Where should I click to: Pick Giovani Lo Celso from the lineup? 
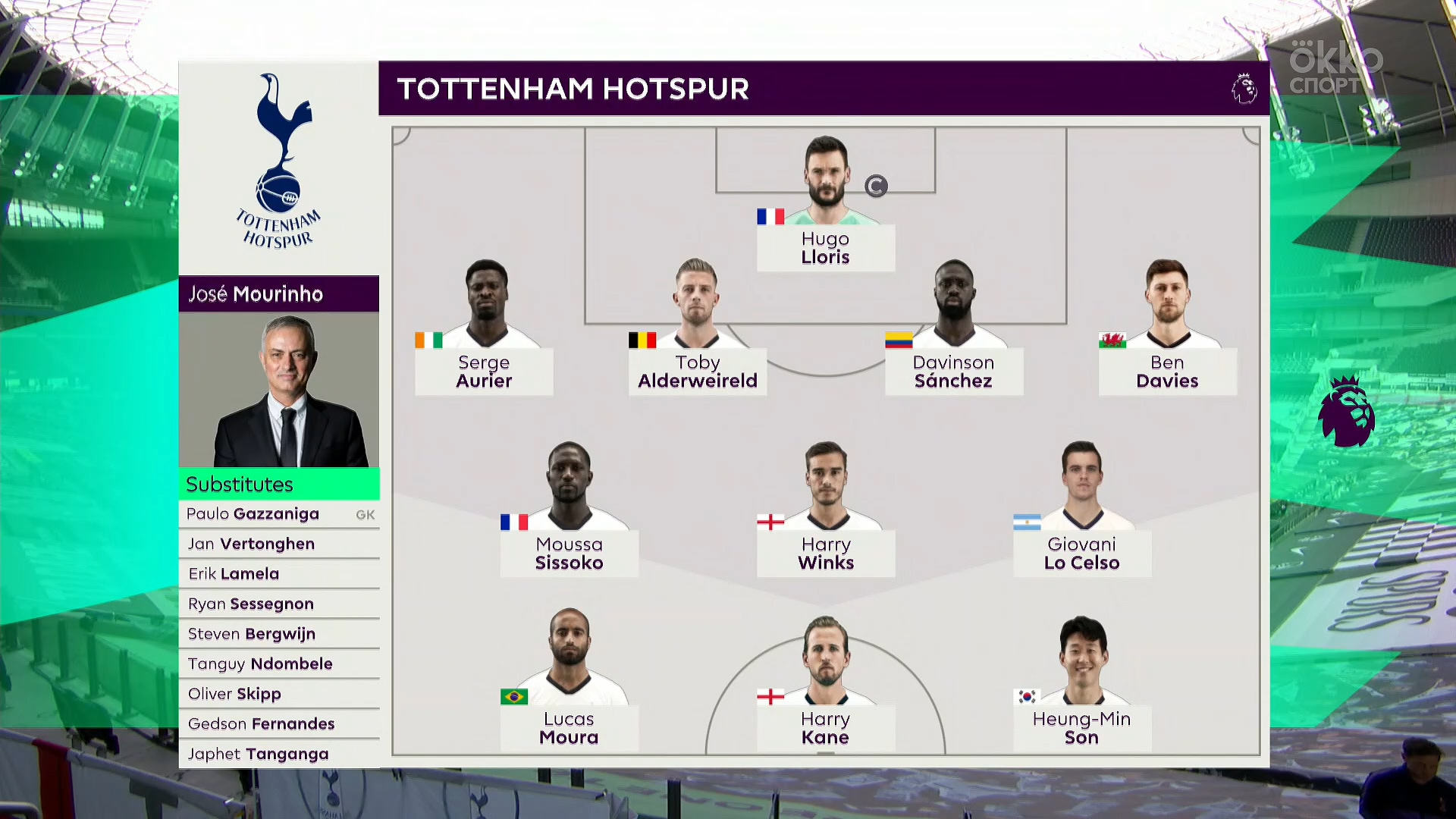click(1081, 554)
